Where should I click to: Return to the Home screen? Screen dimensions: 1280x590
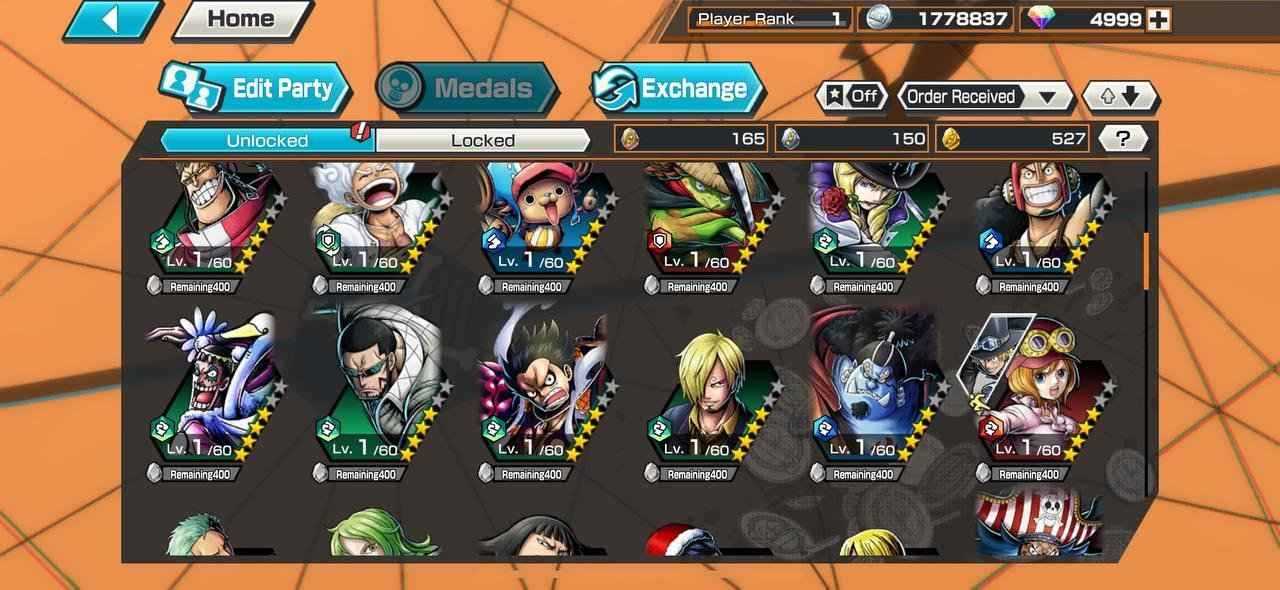point(241,19)
